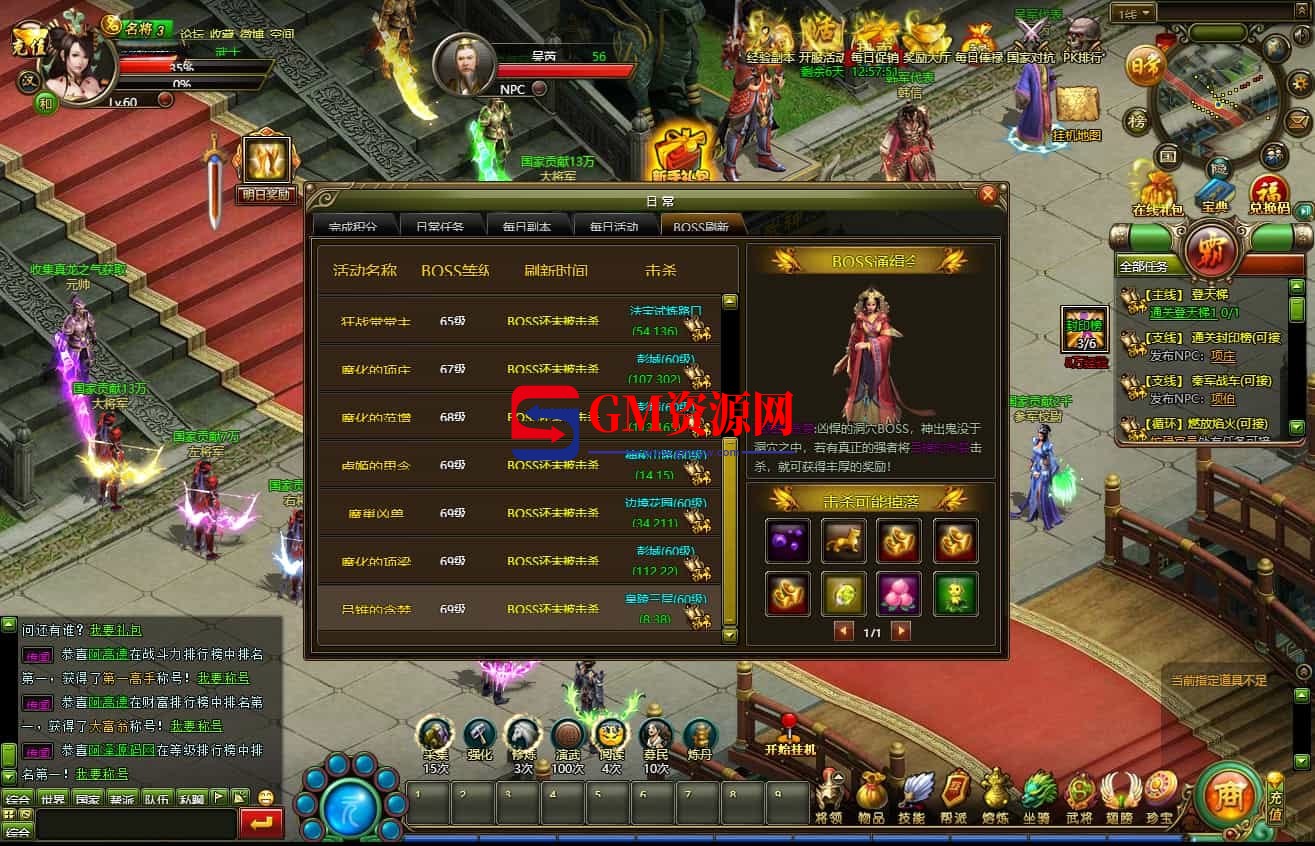Switch to the 每日副本 tab
The image size is (1315, 846).
pos(525,225)
